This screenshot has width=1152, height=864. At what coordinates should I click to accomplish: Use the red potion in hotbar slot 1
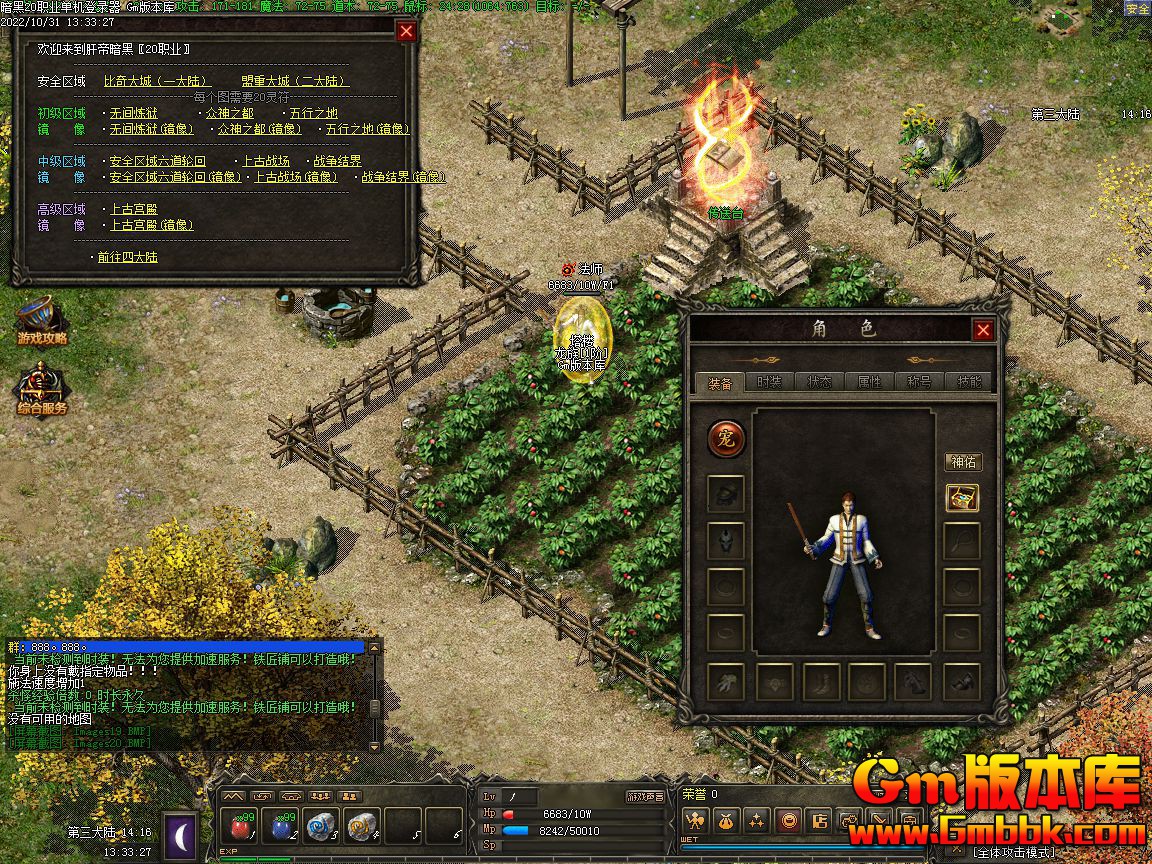click(x=240, y=827)
